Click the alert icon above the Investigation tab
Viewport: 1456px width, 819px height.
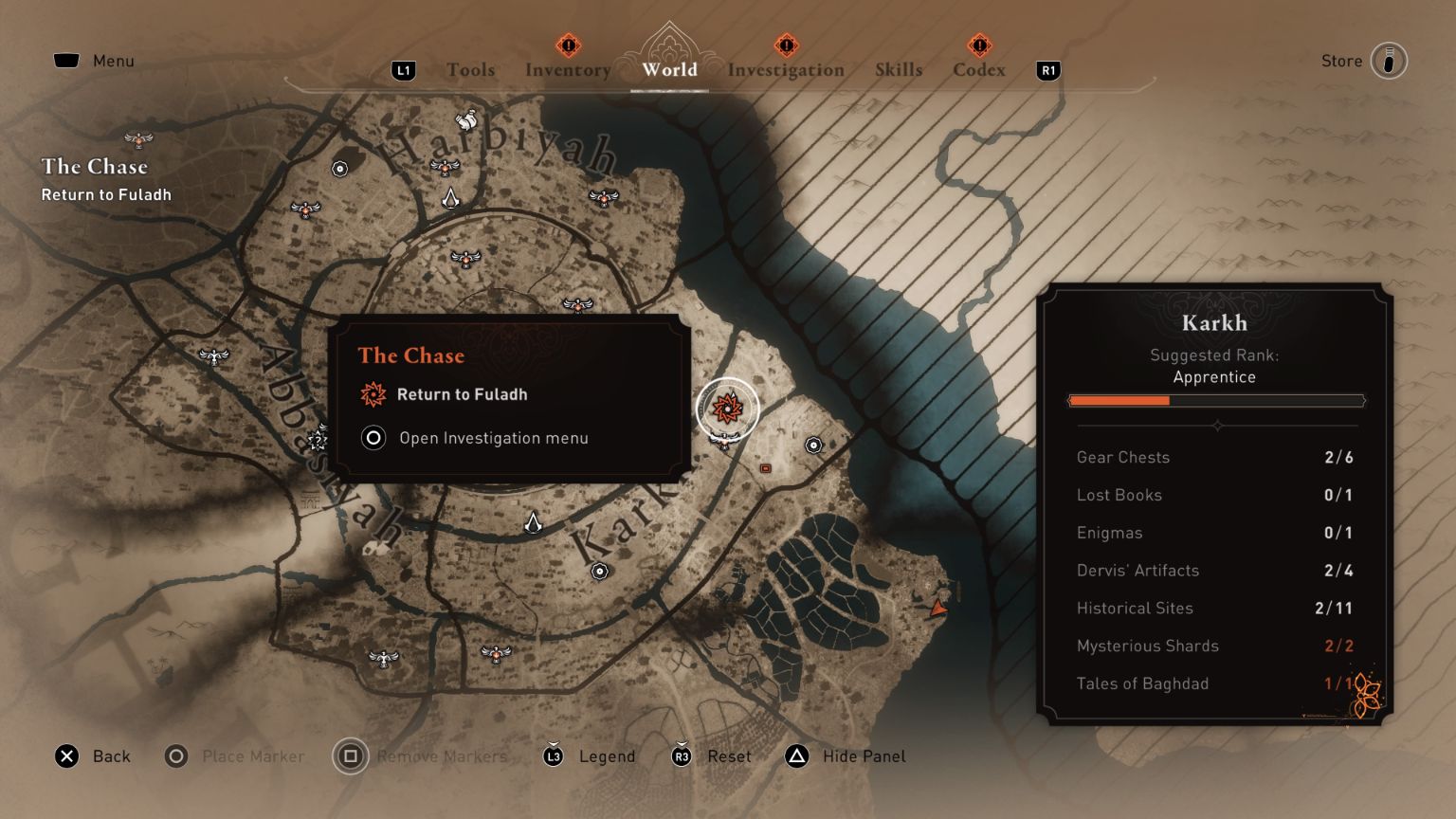[785, 44]
